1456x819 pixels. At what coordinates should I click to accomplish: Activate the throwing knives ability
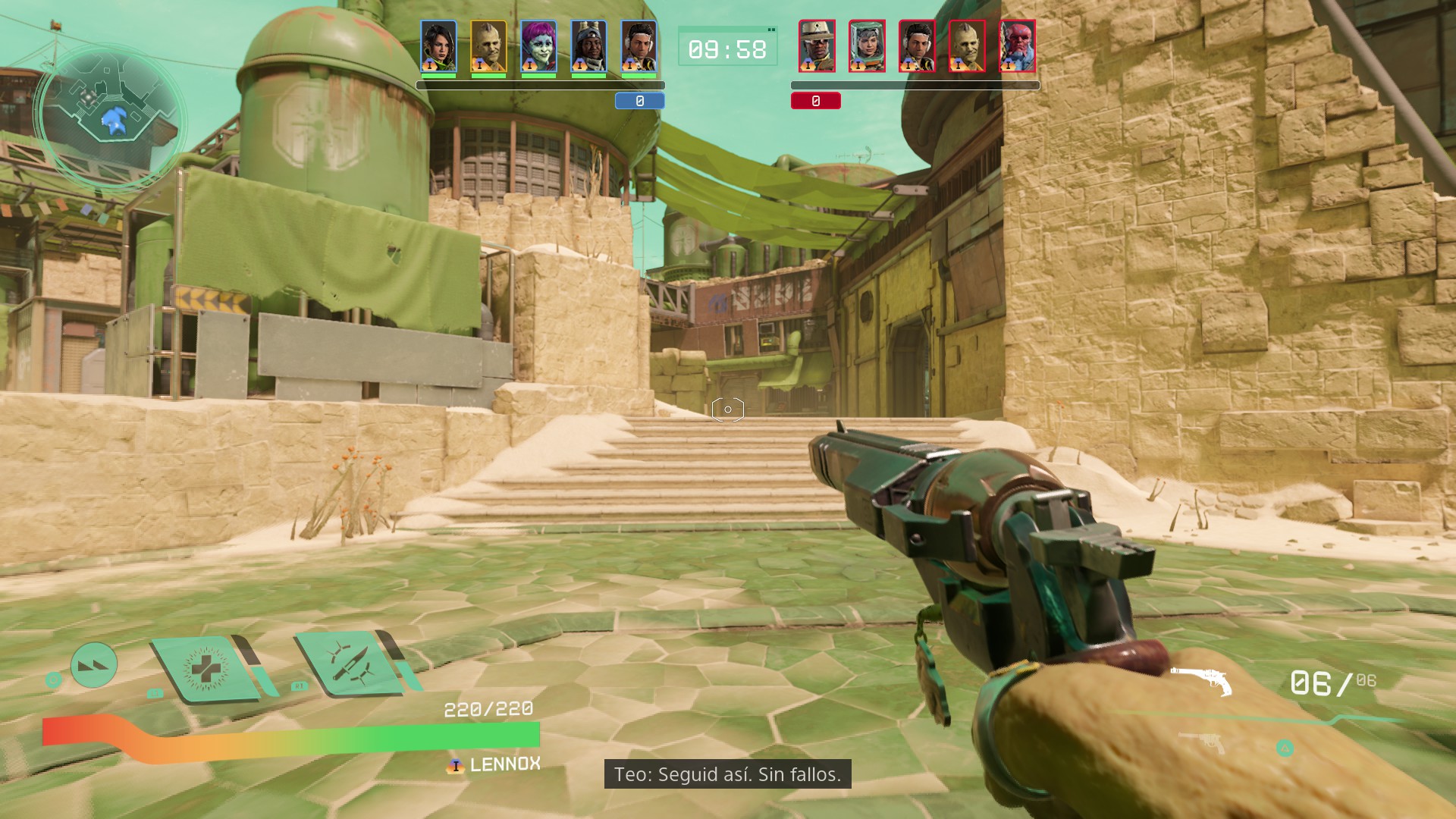[349, 663]
